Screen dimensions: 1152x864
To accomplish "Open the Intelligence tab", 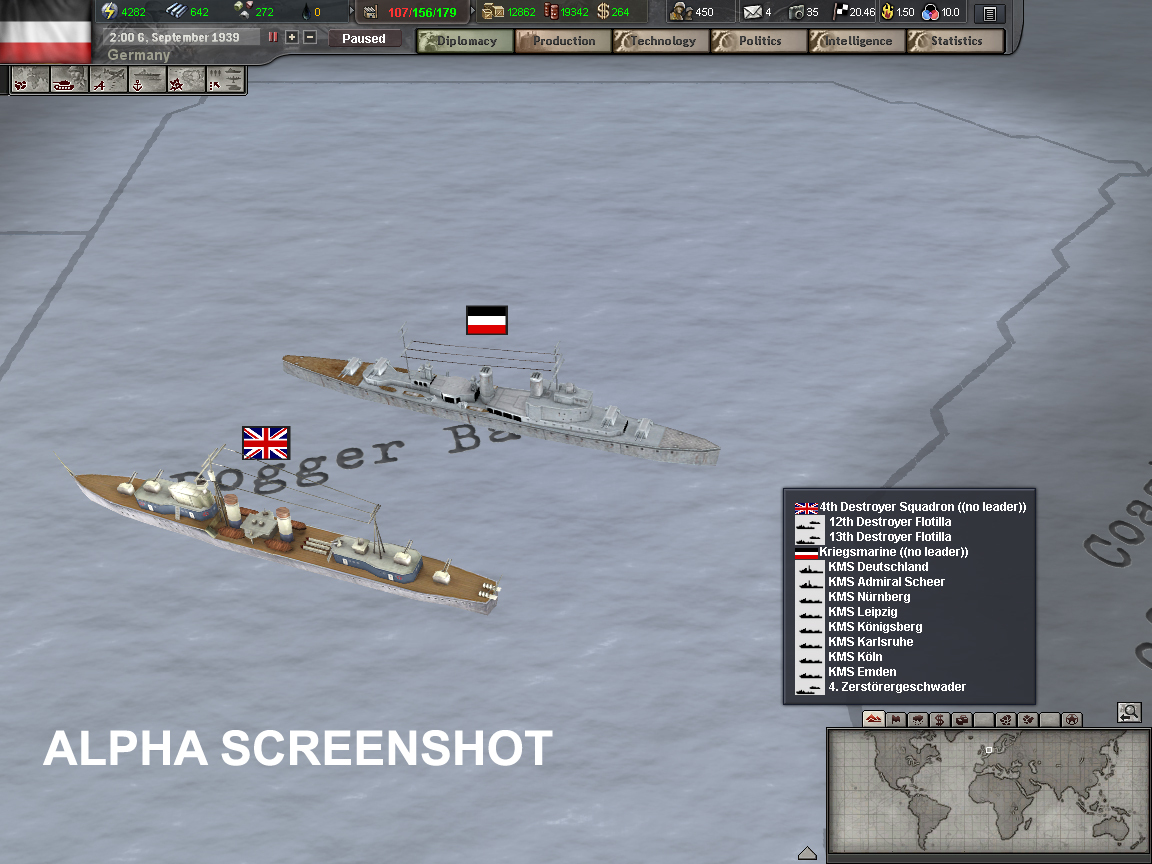I will click(857, 41).
